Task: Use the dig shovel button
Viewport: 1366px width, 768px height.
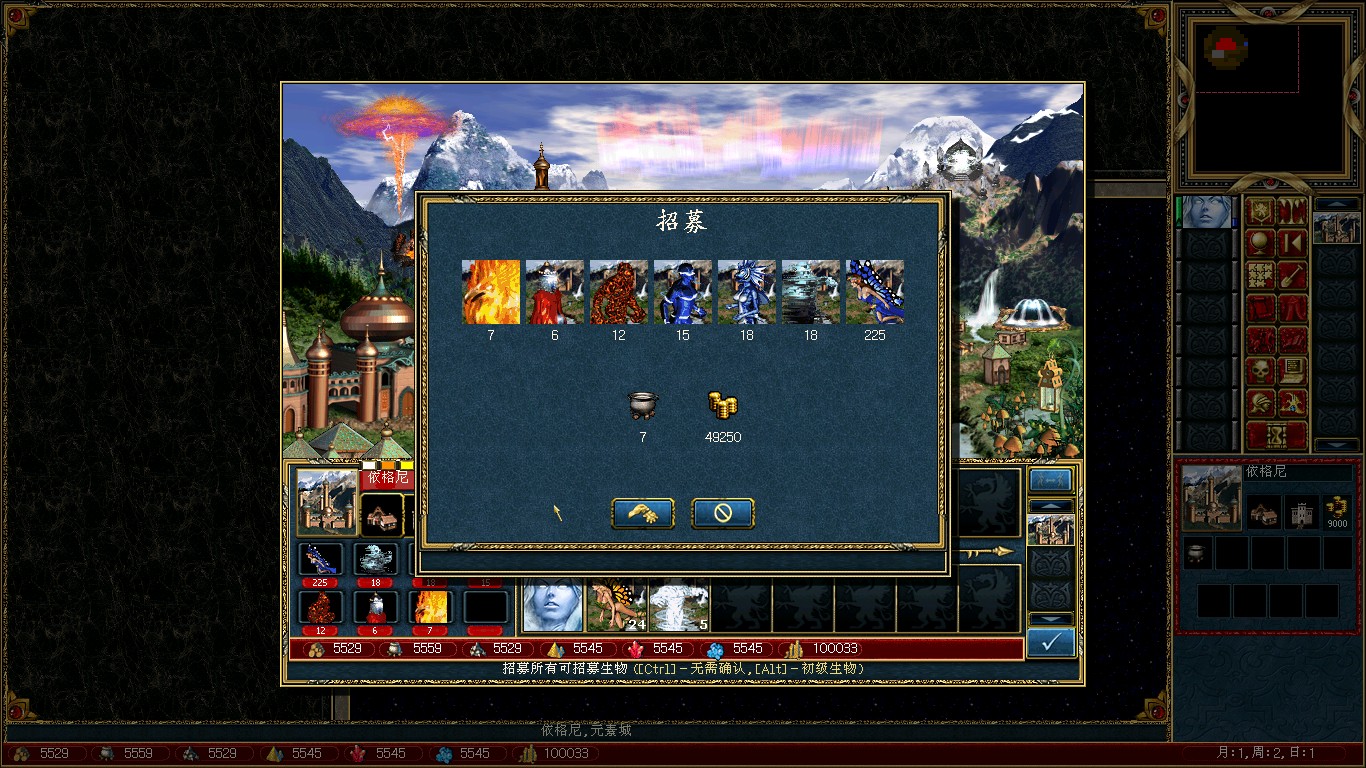Action: [1293, 274]
